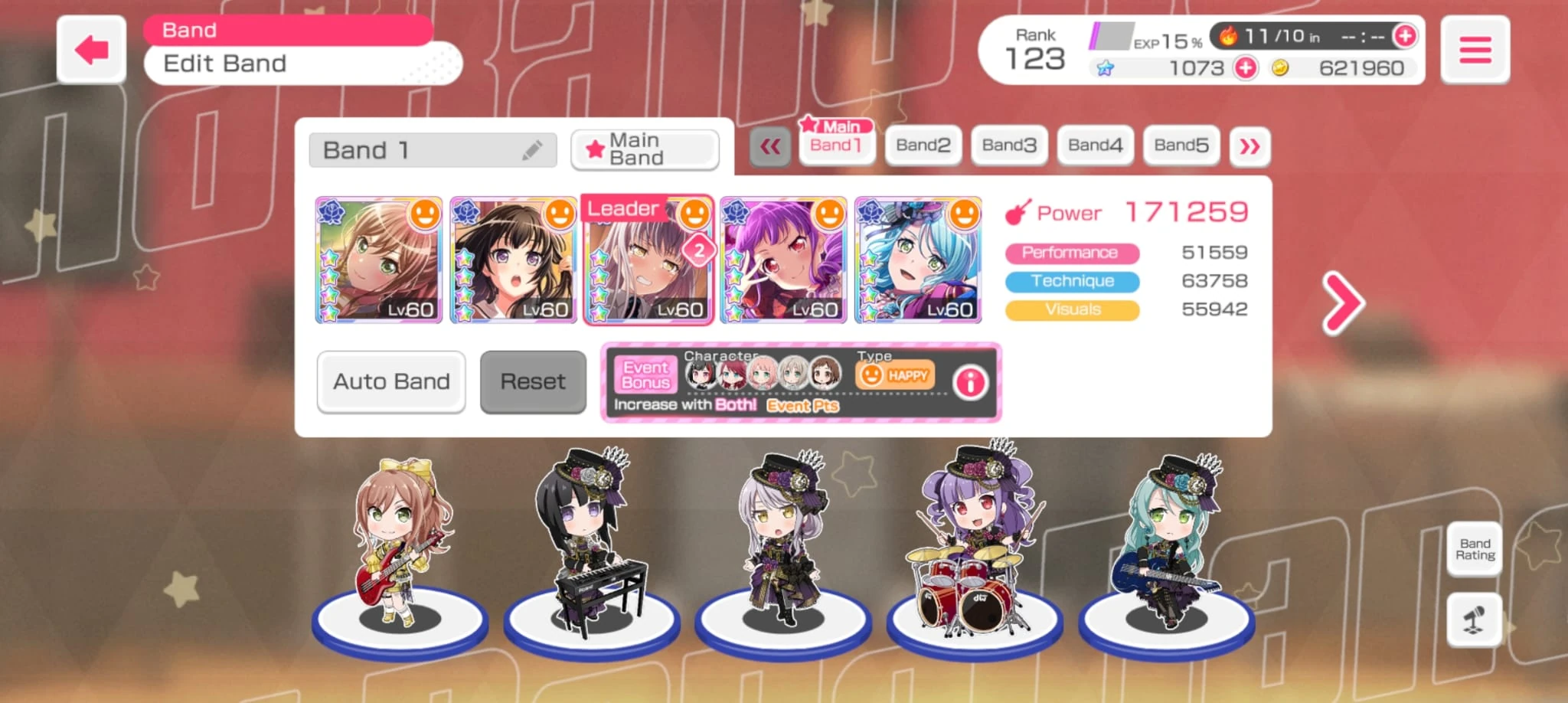Check the EXP progress bar
The width and height of the screenshot is (1568, 703).
point(1110,34)
